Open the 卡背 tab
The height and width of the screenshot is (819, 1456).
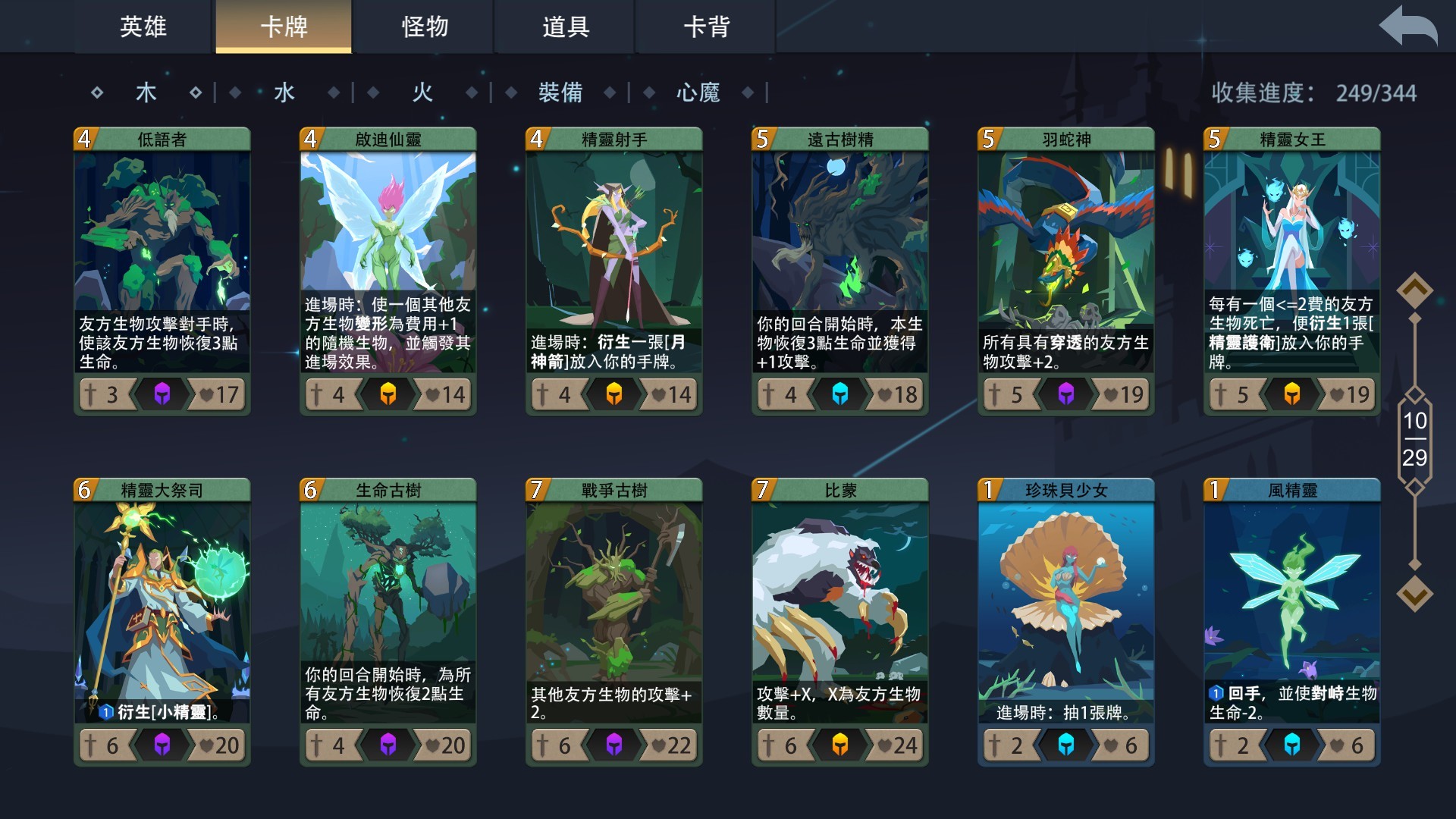[705, 27]
